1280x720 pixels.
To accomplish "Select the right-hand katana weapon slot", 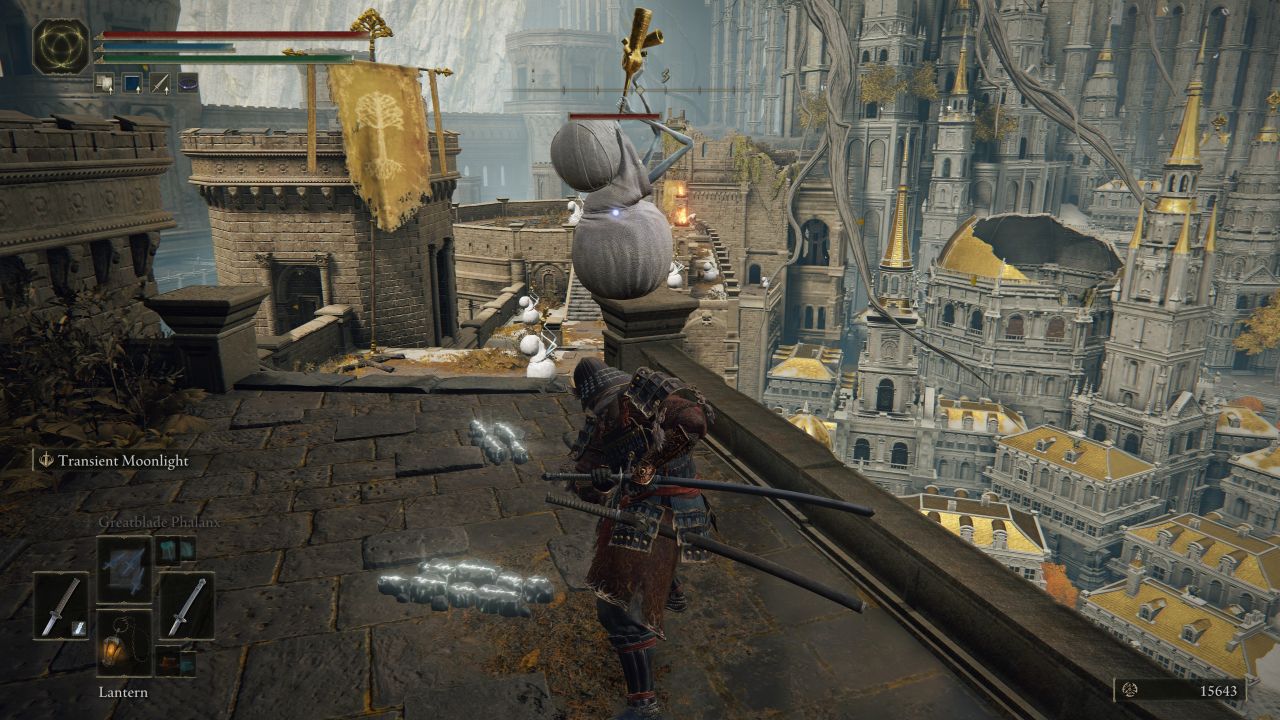I will point(186,606).
